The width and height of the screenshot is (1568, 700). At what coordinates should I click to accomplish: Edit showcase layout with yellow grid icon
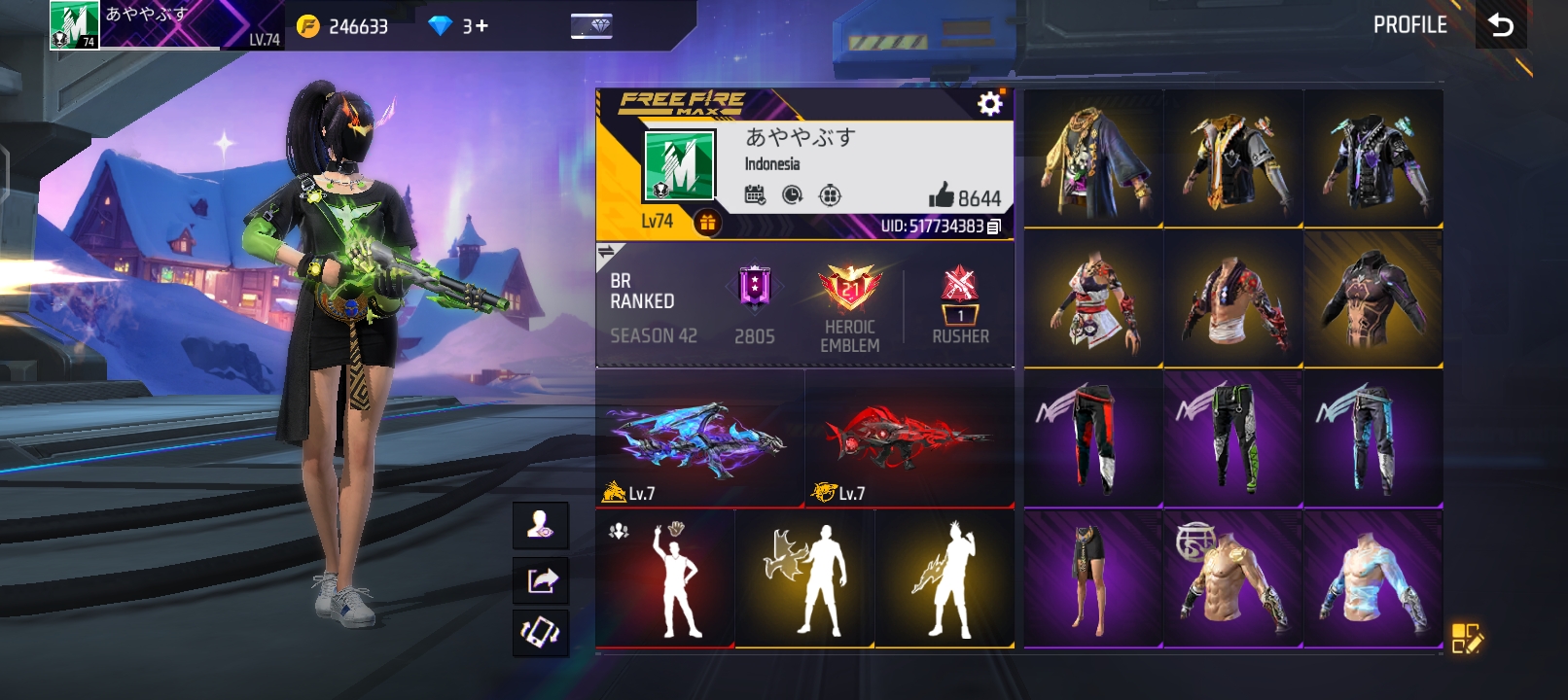click(1466, 638)
